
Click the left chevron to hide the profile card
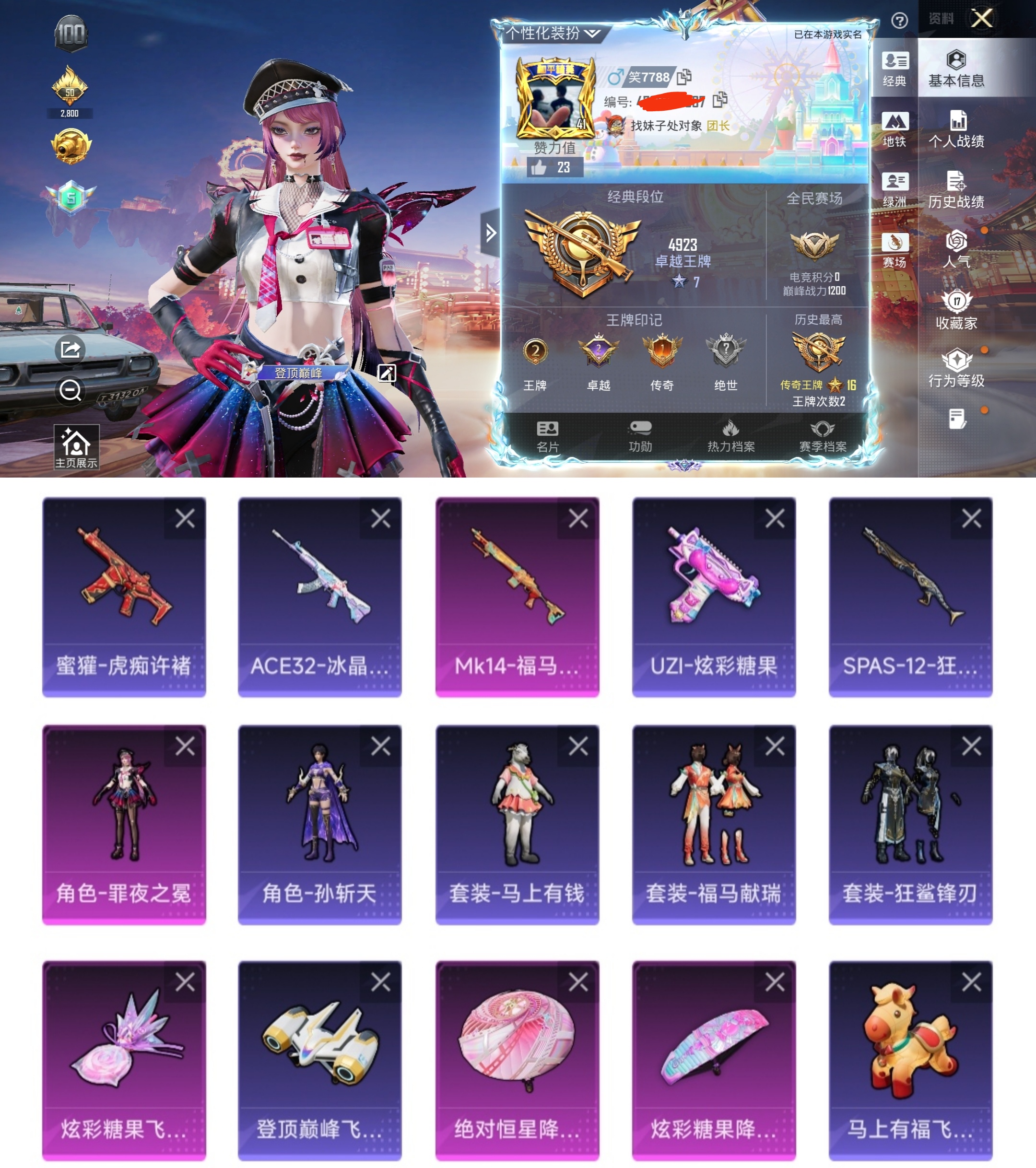[x=491, y=232]
